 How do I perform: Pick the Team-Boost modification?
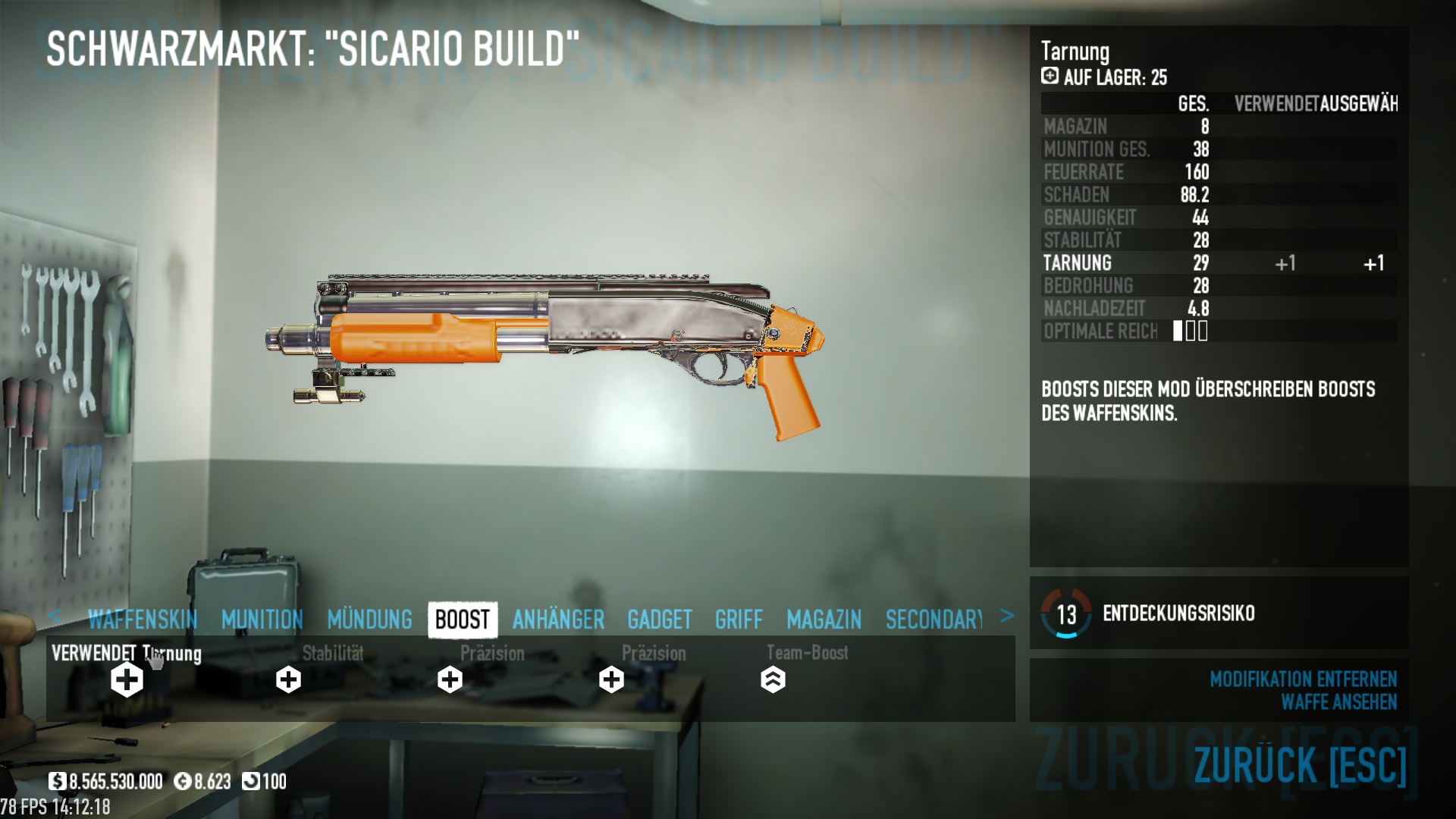[773, 679]
